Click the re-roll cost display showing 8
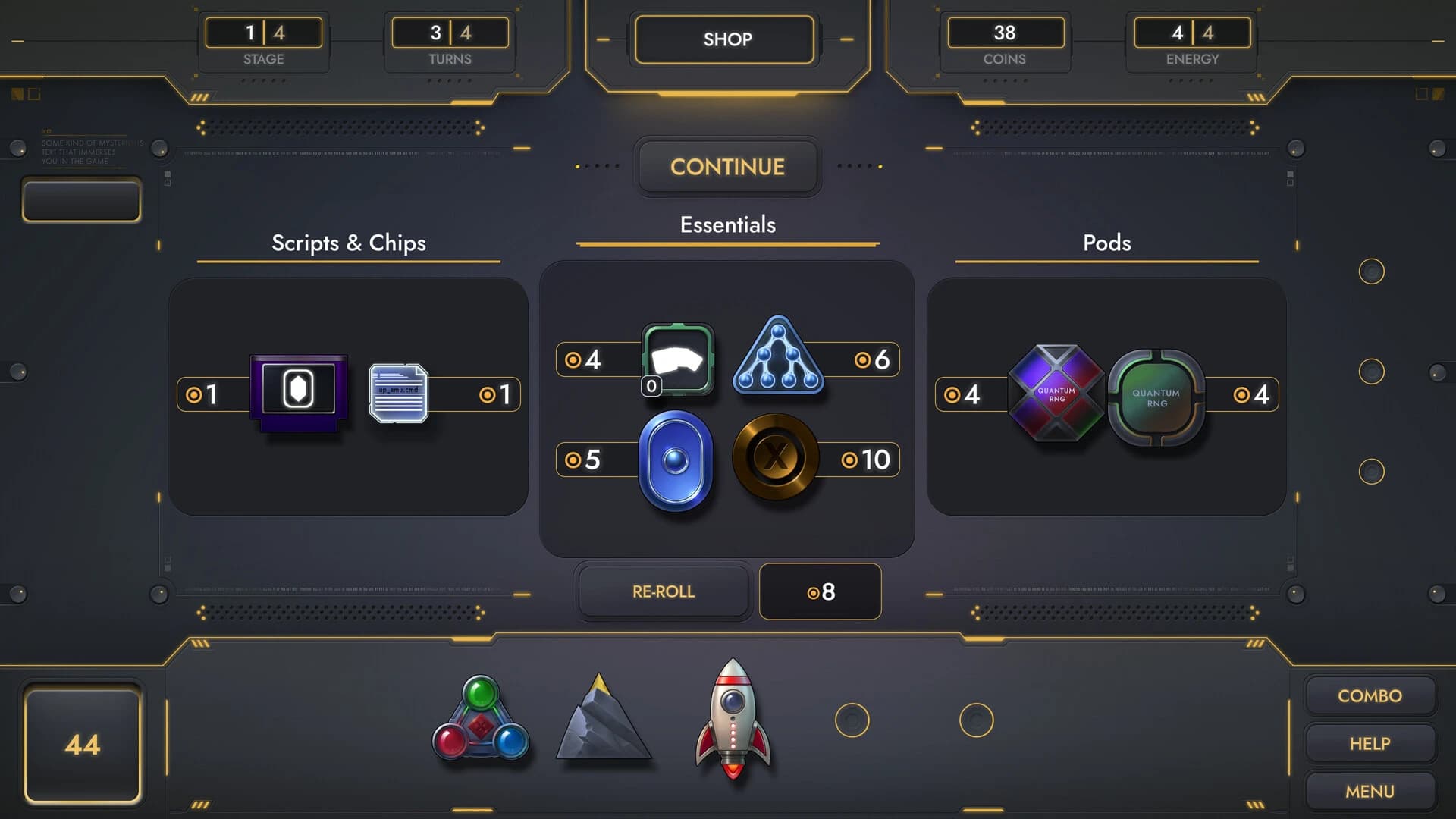The width and height of the screenshot is (1456, 819). point(820,591)
